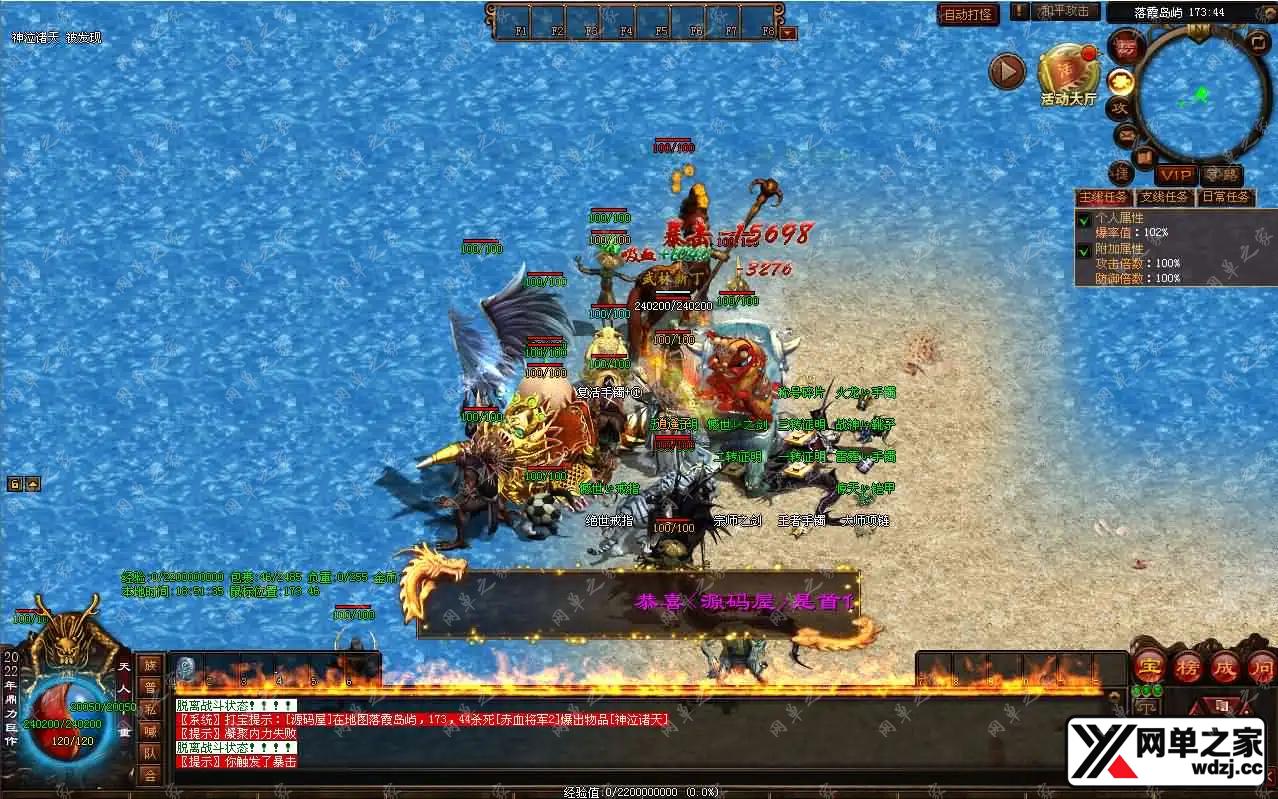Open the mail envelope icon

1127,134
